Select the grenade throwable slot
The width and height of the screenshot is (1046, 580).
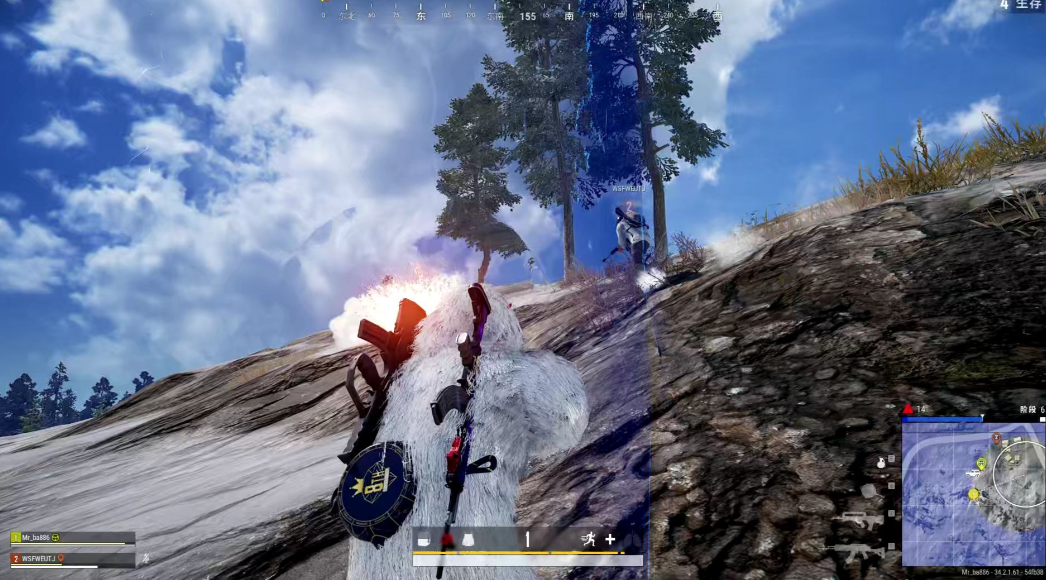[880, 463]
